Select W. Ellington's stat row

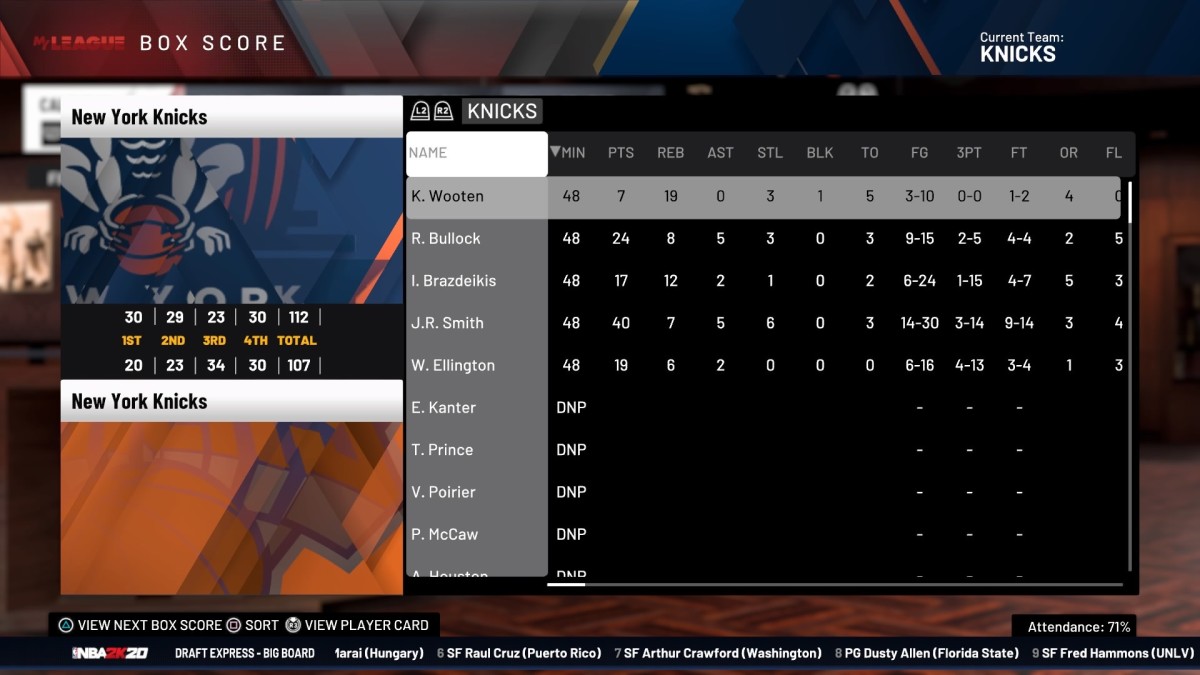coord(453,366)
